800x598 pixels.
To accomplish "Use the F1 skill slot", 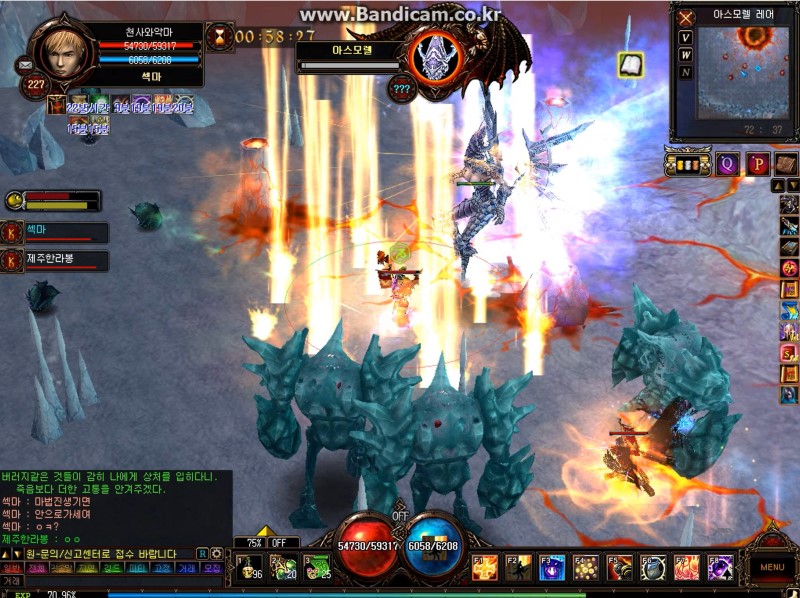I will (x=486, y=568).
